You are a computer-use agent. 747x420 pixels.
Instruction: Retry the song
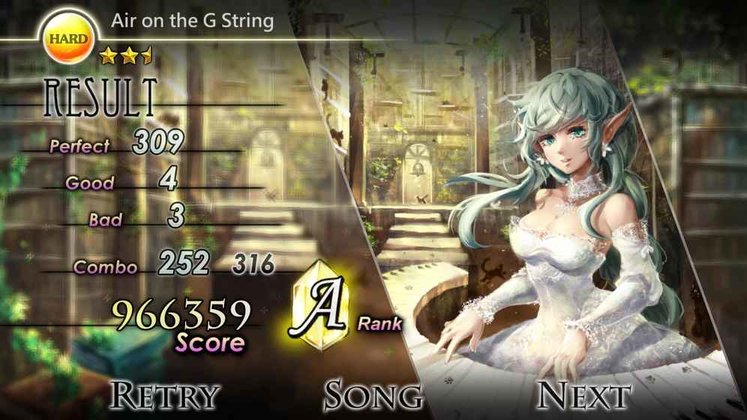164,393
